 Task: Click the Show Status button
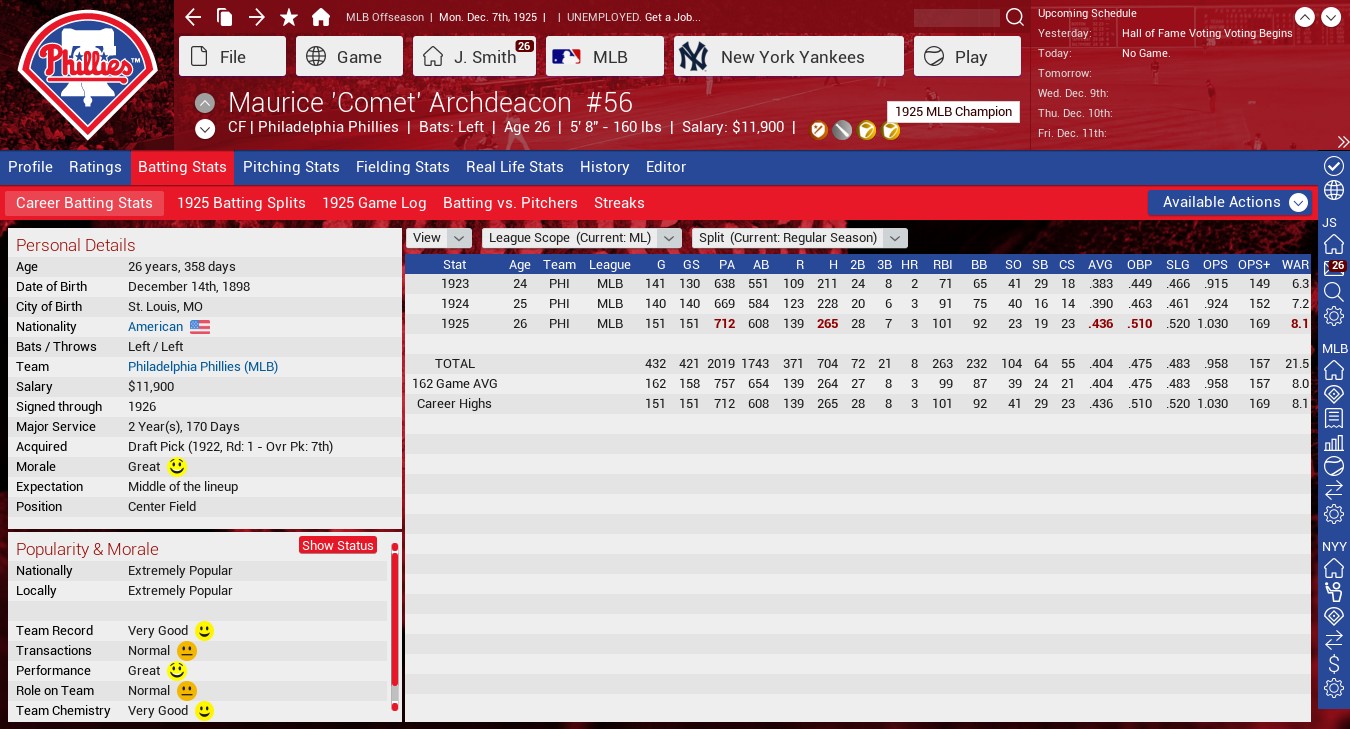(338, 545)
